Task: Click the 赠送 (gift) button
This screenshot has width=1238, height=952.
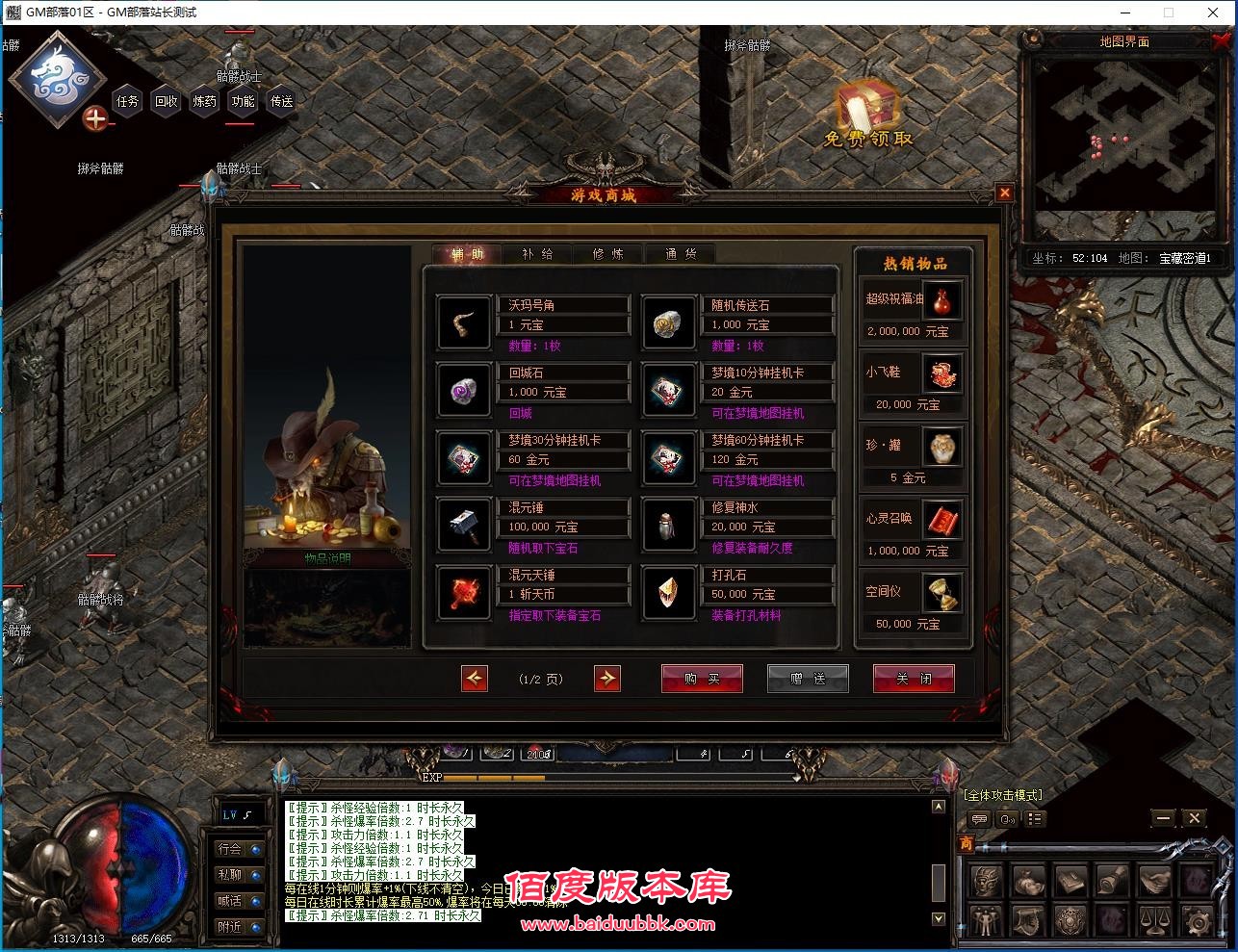Action: point(807,679)
